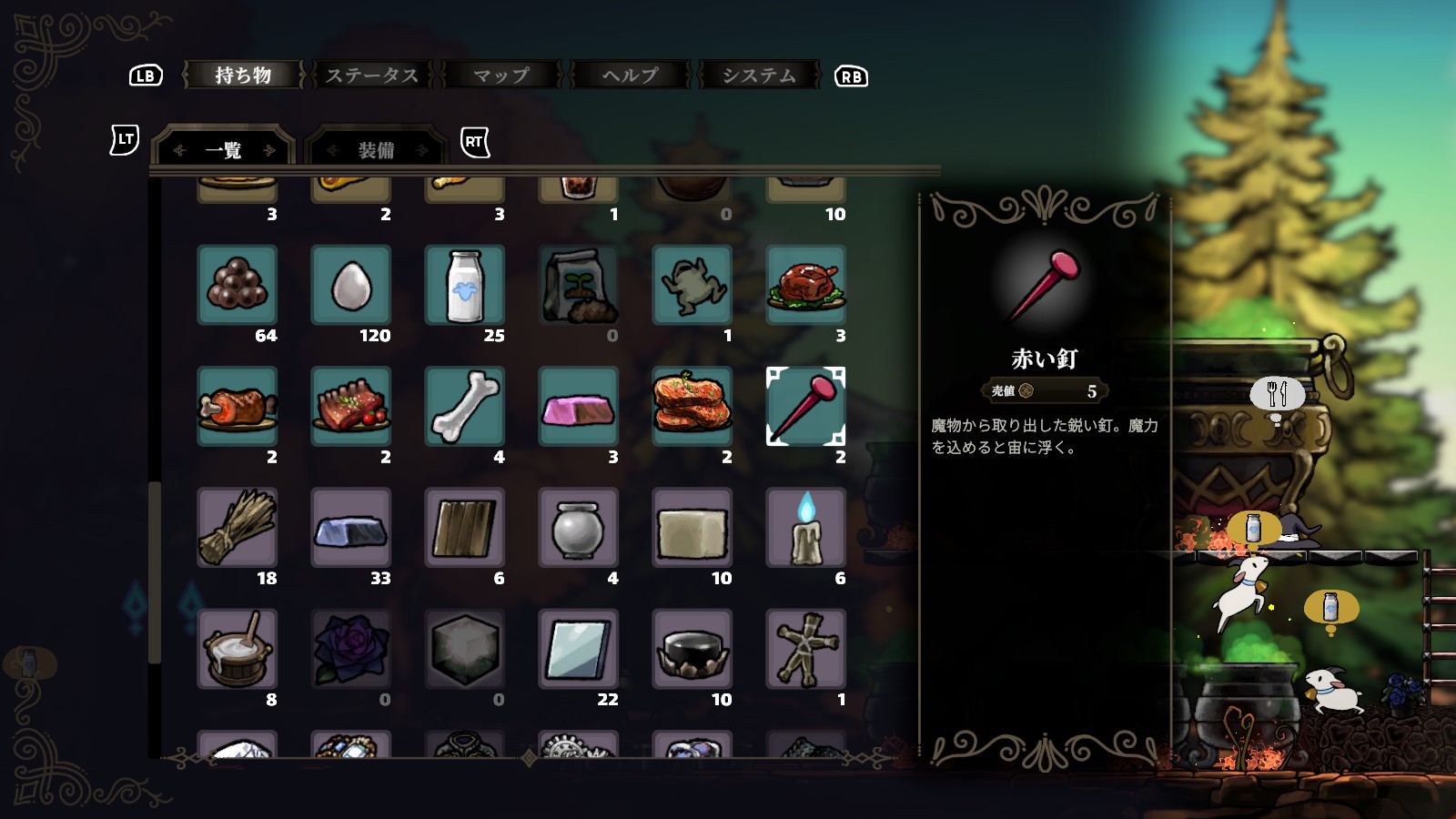Choose the glass pane item slot
This screenshot has width=1456, height=819.
tap(579, 649)
